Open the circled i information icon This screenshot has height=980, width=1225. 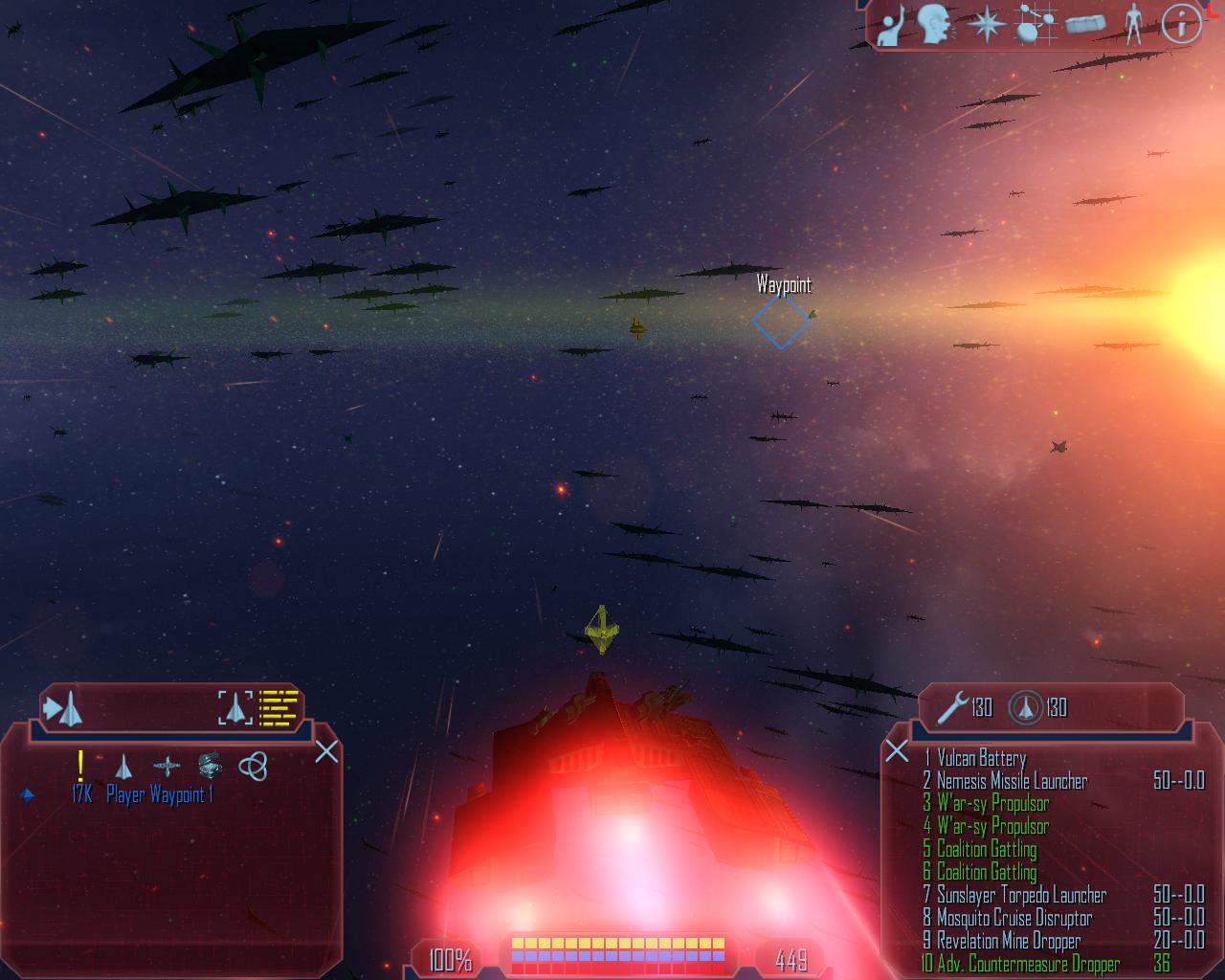(x=1181, y=25)
